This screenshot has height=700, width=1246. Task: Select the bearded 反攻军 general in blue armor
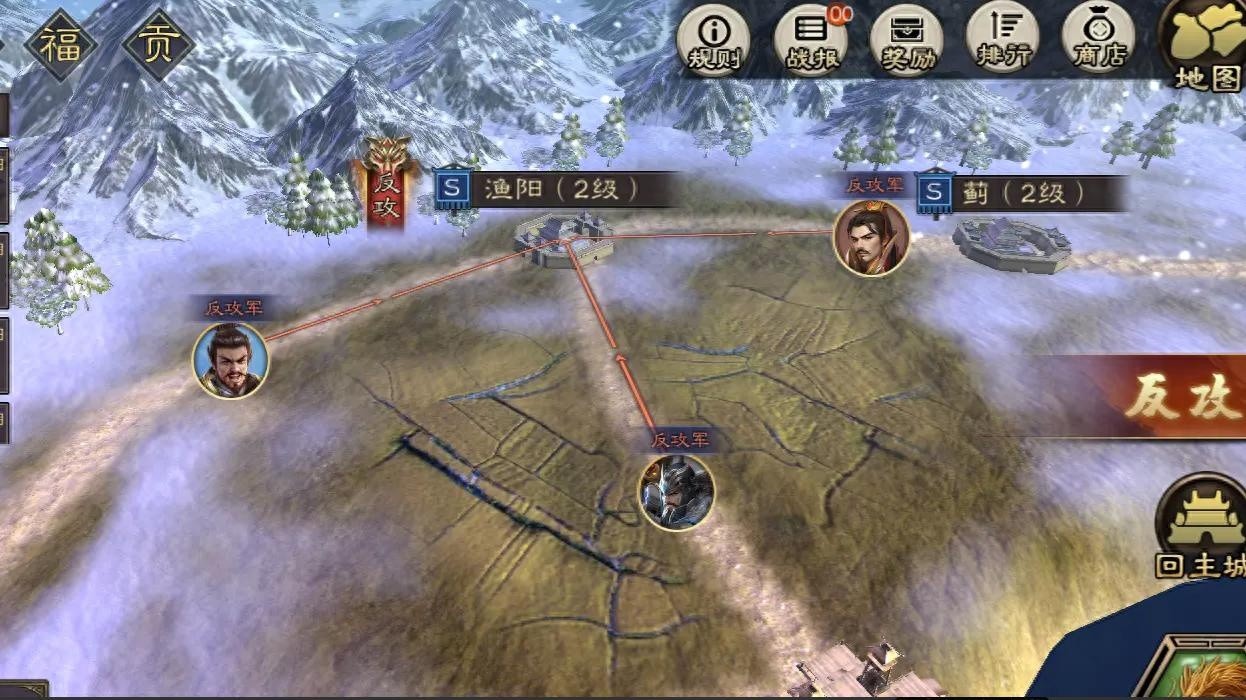231,360
